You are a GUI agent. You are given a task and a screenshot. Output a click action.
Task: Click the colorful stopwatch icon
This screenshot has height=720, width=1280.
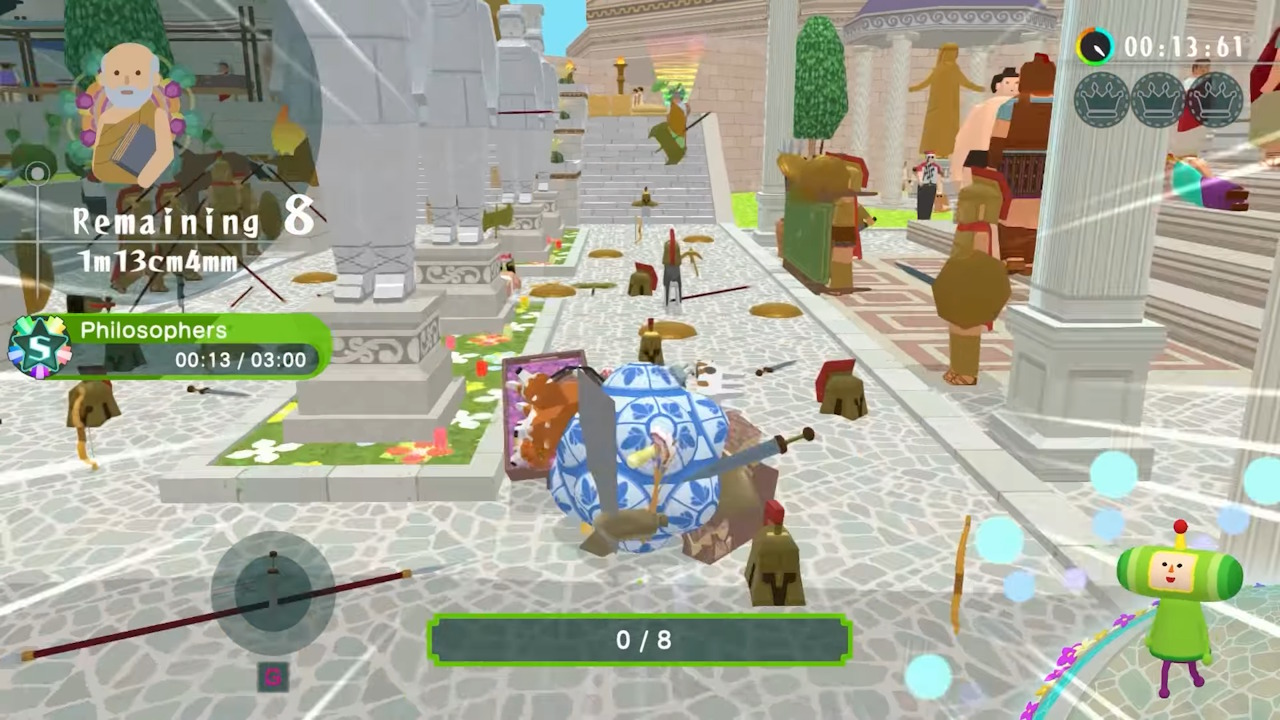pyautogui.click(x=1095, y=46)
